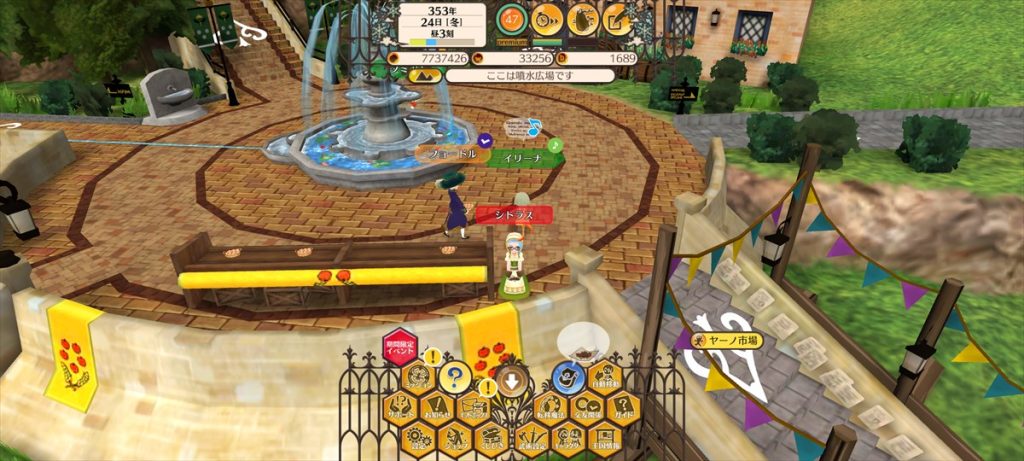Open the note-and-quill icon in the top bar

click(617, 18)
